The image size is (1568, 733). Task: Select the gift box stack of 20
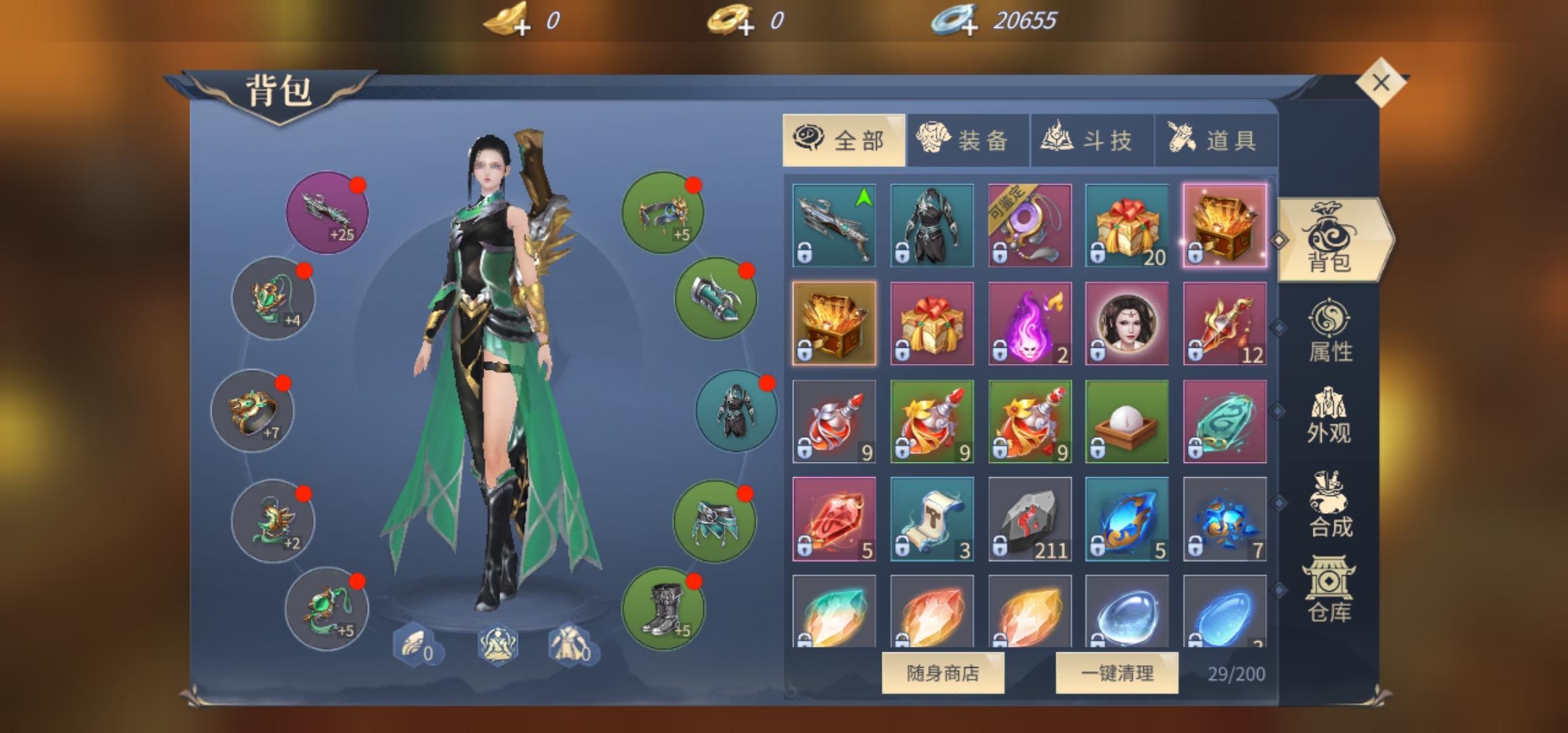1127,225
